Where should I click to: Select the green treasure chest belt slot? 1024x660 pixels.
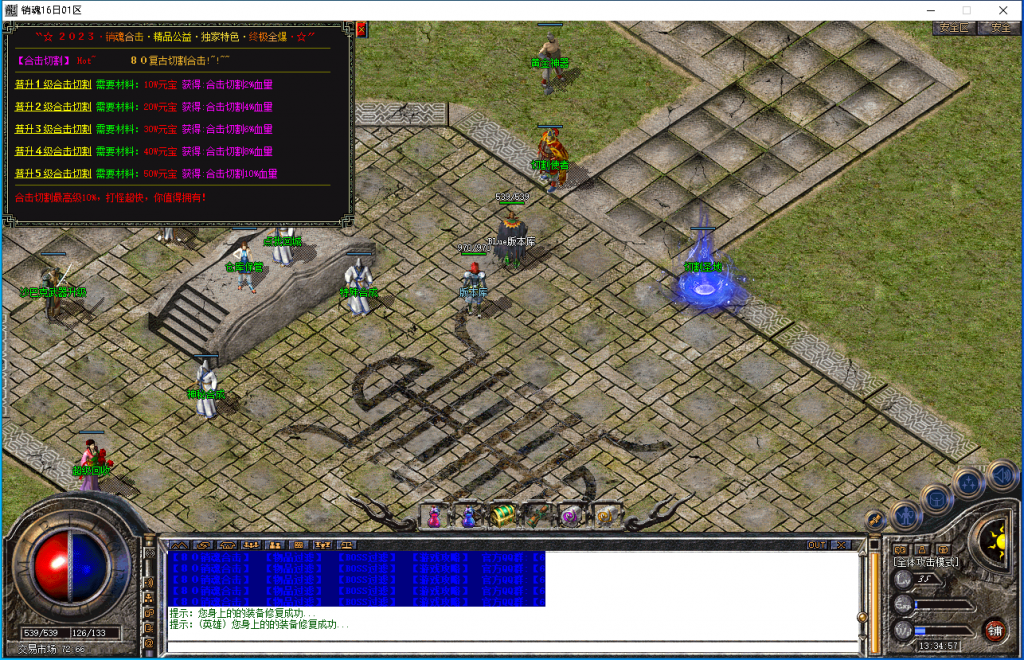(x=502, y=515)
